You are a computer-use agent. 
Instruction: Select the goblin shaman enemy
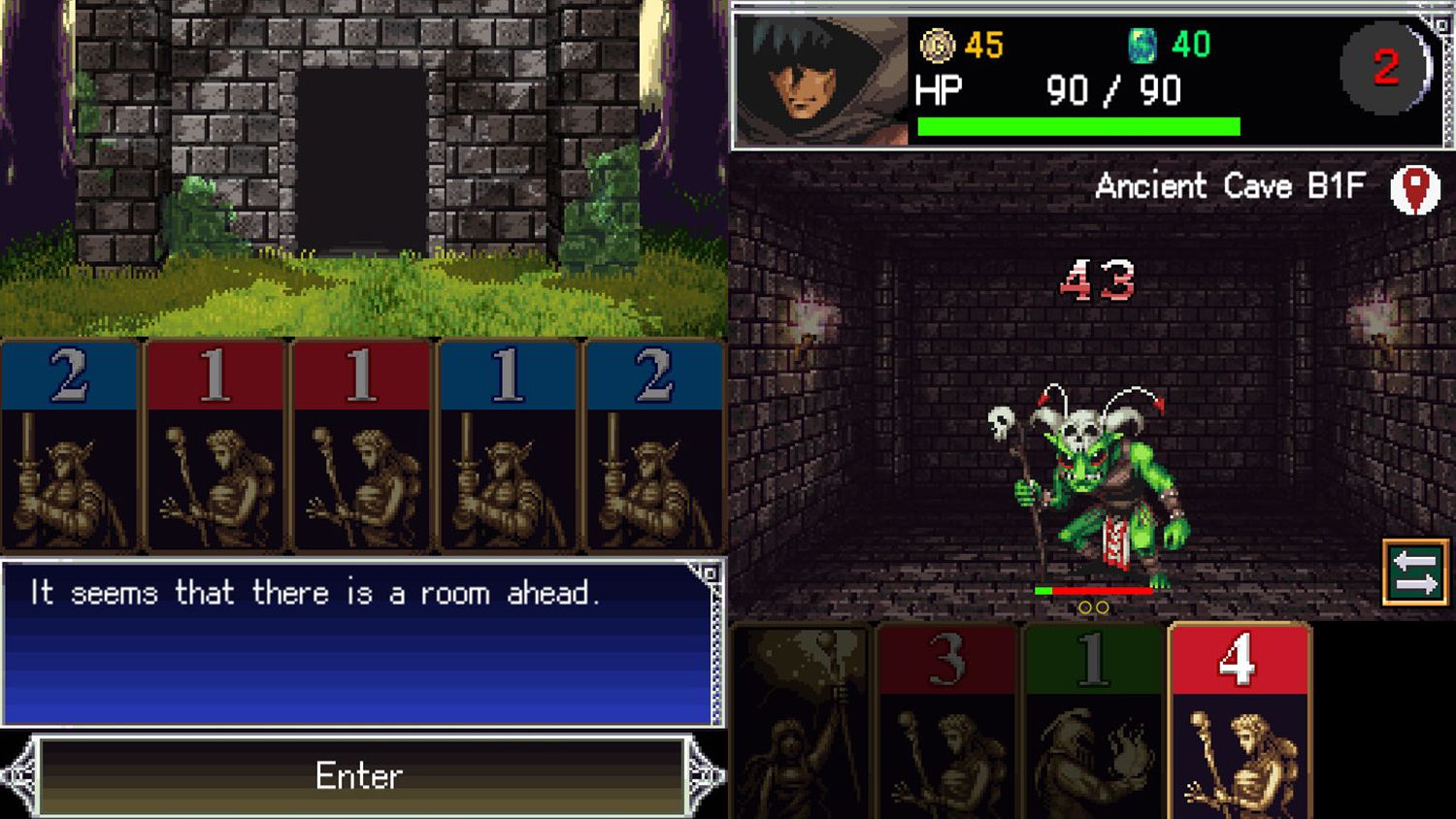click(x=1097, y=485)
